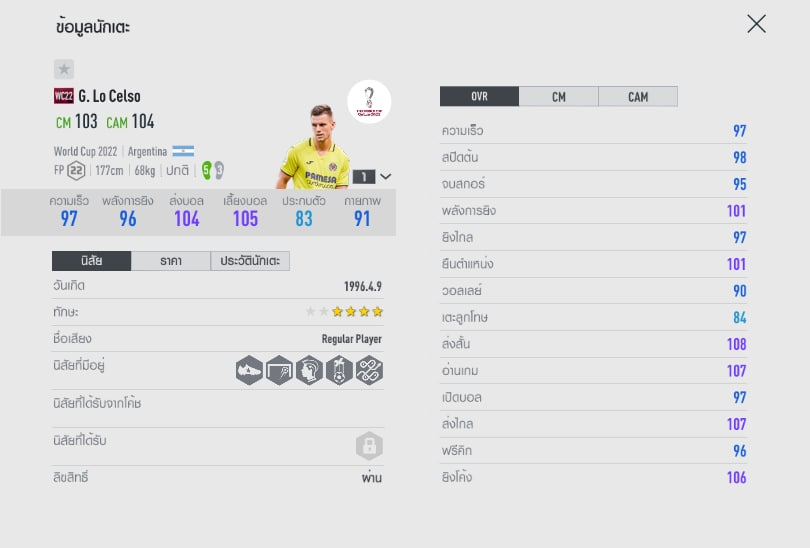The image size is (810, 548).
Task: Select the football boot trait icon
Action: click(x=249, y=370)
